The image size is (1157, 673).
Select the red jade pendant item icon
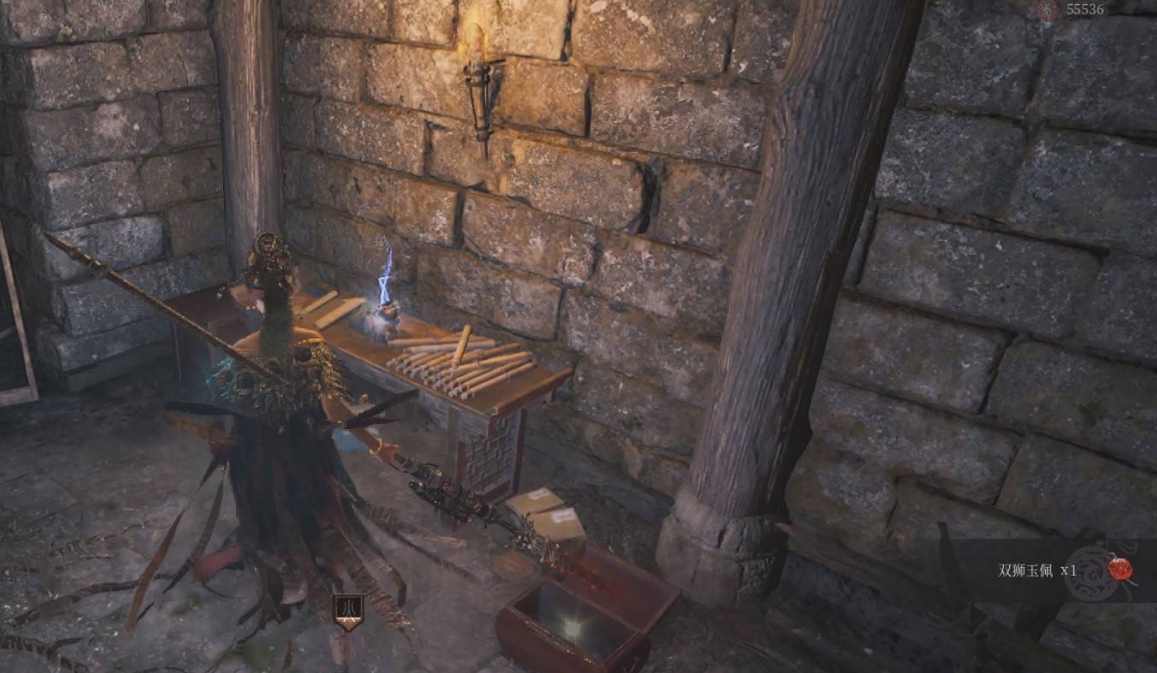(1120, 570)
